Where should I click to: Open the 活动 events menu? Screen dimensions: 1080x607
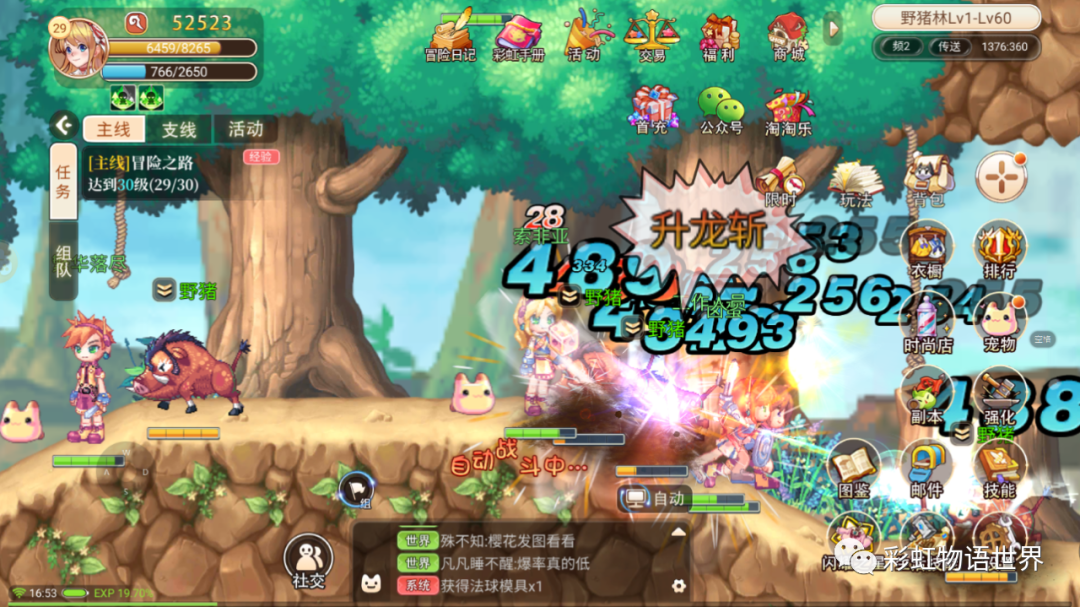point(584,36)
